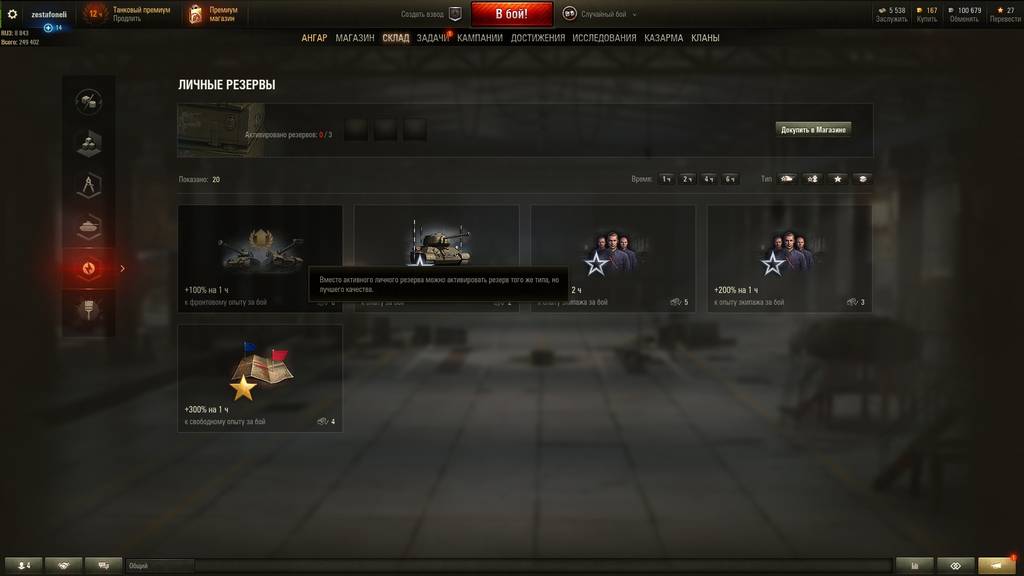Image resolution: width=1024 pixels, height=576 pixels.
Task: Open the ЗАДАЧИ tab
Action: (x=432, y=38)
